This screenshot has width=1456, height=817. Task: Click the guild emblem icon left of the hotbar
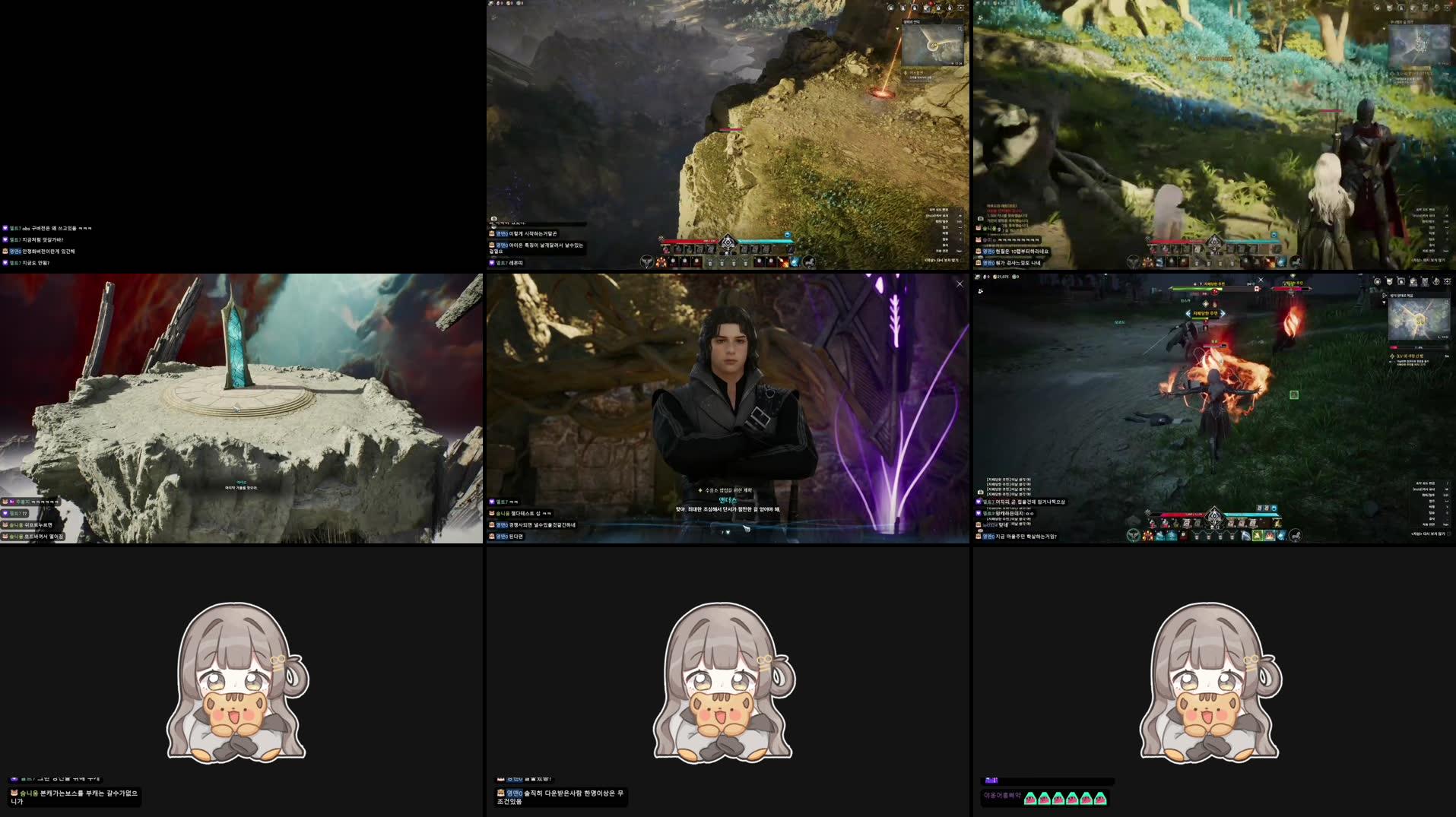click(x=1132, y=536)
